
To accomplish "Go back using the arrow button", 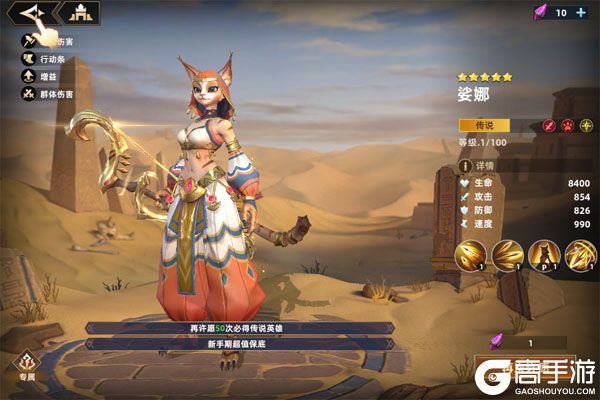I will click(x=37, y=13).
